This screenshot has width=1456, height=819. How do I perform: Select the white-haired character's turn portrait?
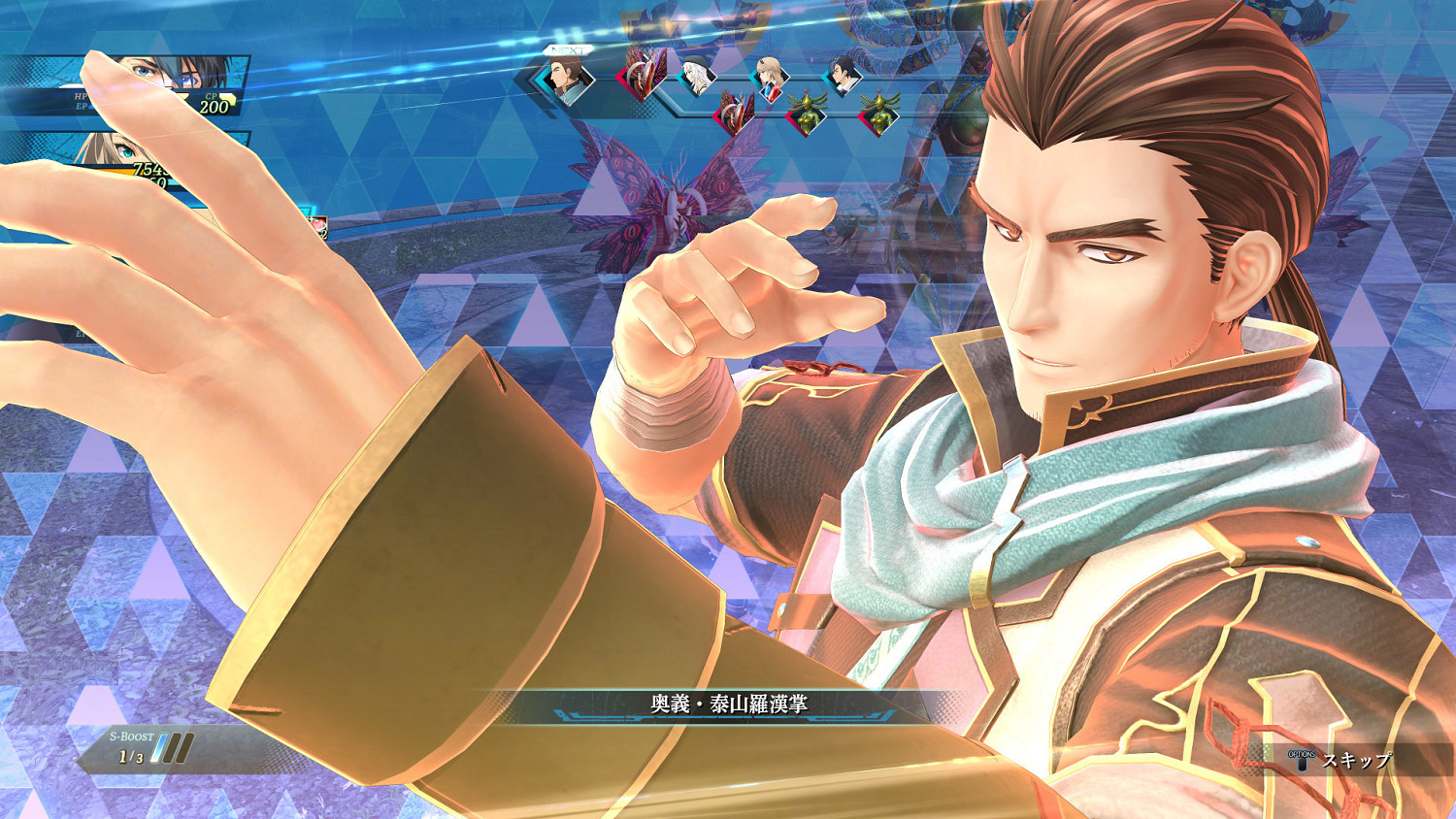point(697,76)
